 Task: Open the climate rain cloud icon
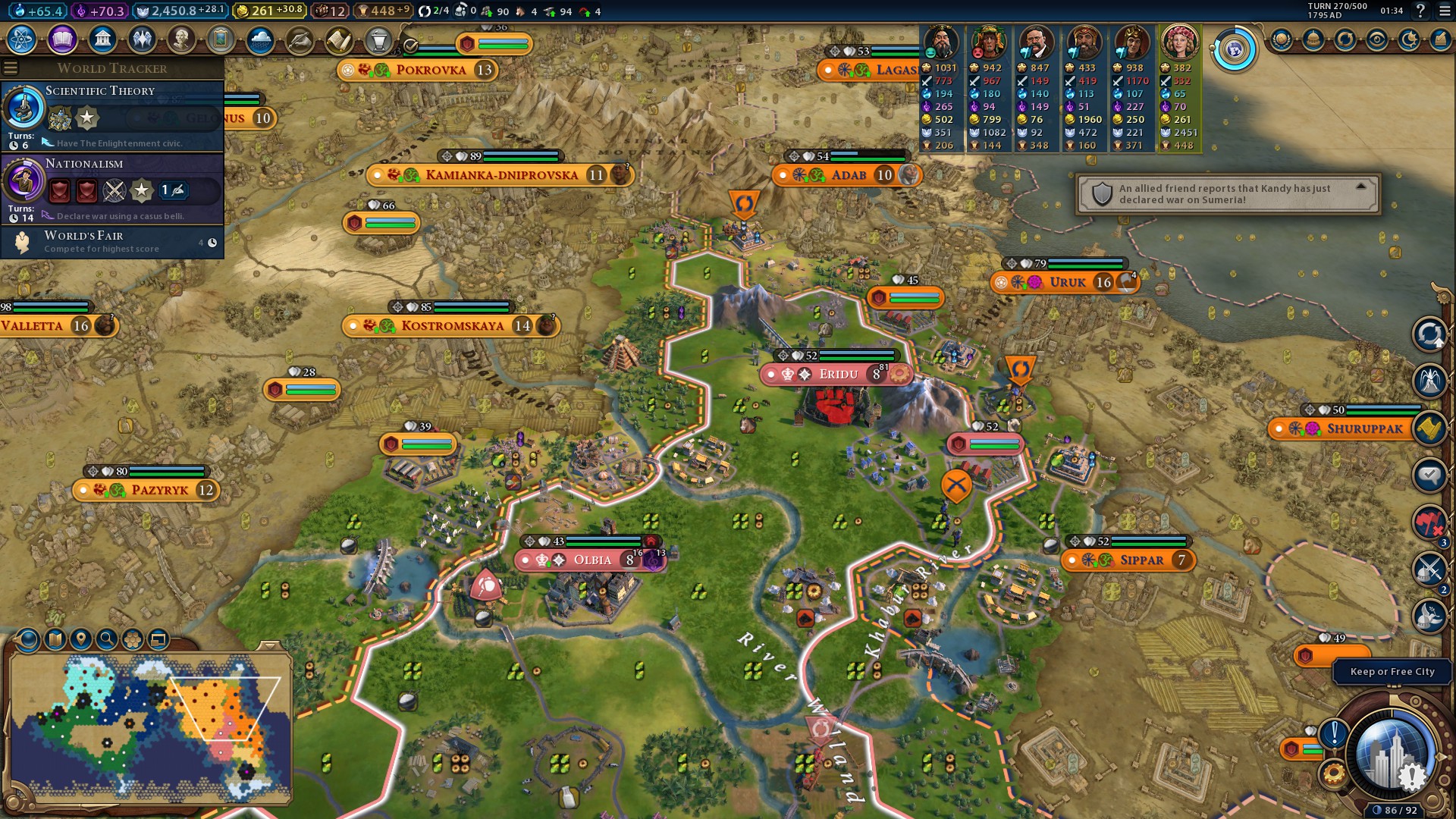point(260,39)
